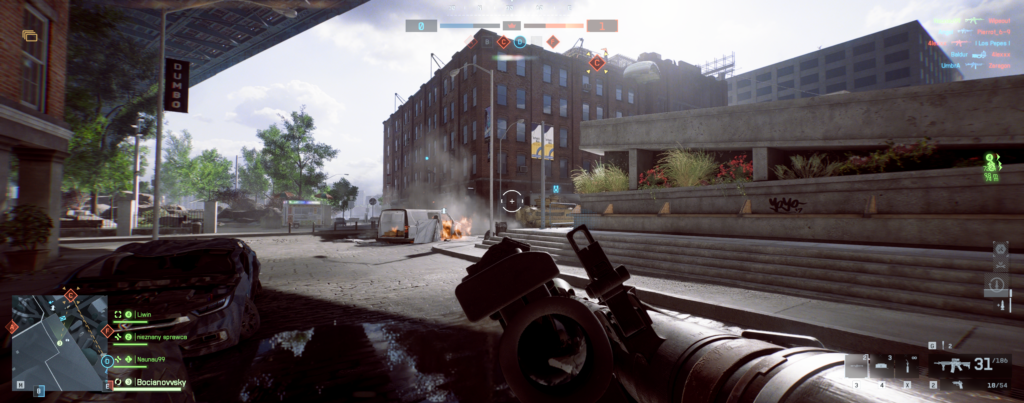Select squadmate Liwin in the squad list
Viewport: 1024px width, 403px height.
[x=142, y=314]
